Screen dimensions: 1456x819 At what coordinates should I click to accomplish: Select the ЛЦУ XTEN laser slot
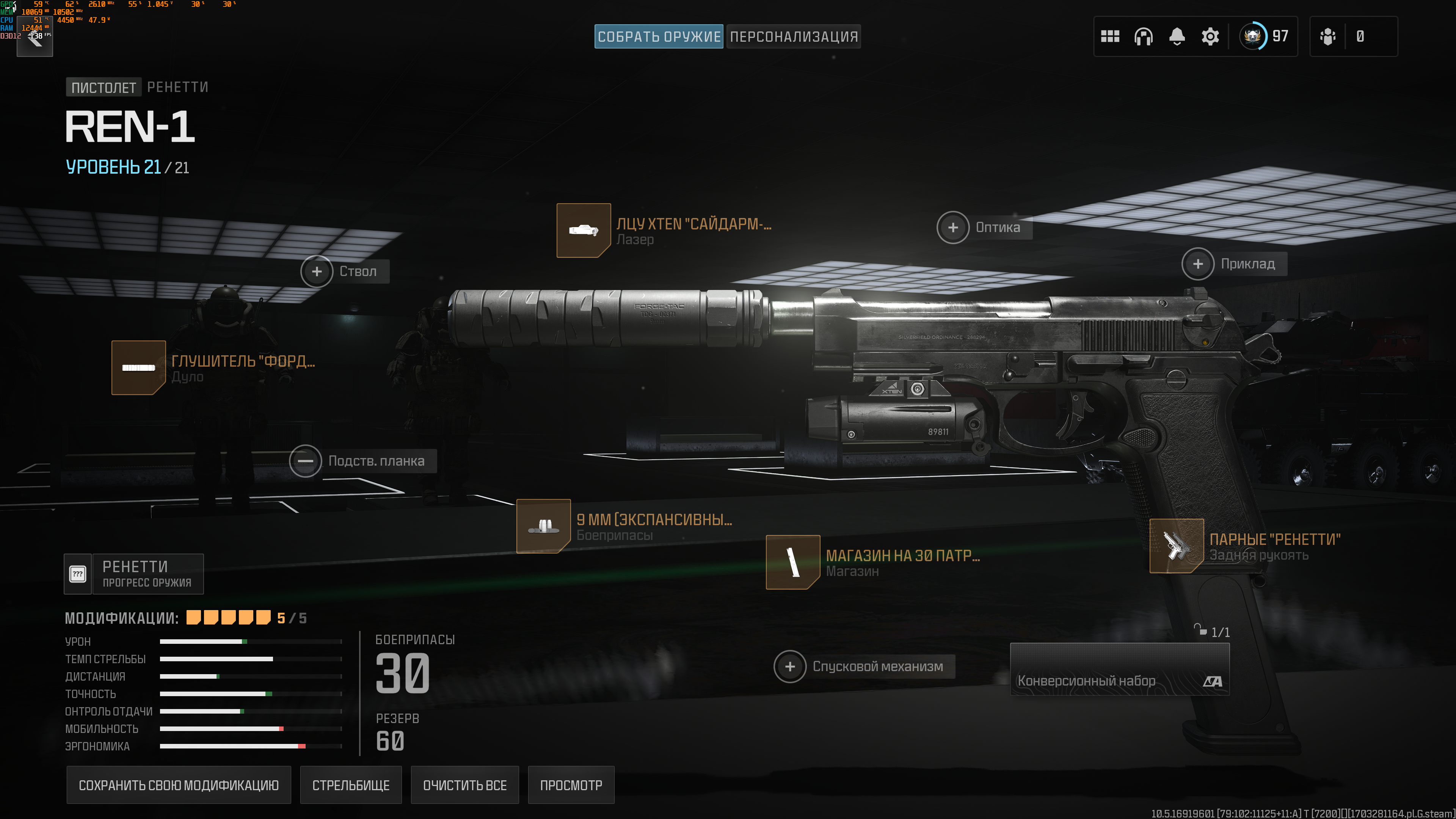coord(583,231)
